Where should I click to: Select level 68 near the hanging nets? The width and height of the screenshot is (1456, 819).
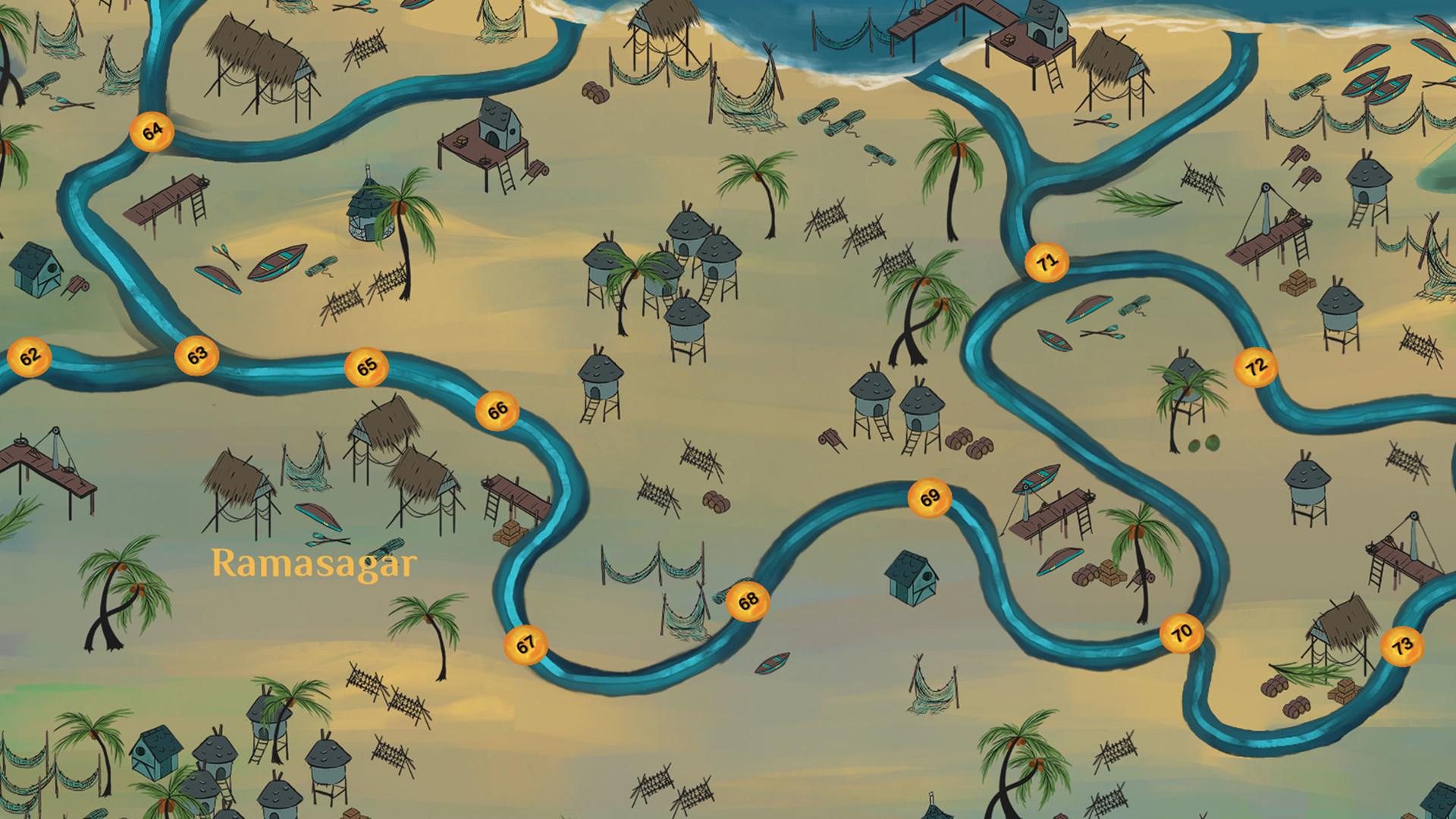pos(746,601)
